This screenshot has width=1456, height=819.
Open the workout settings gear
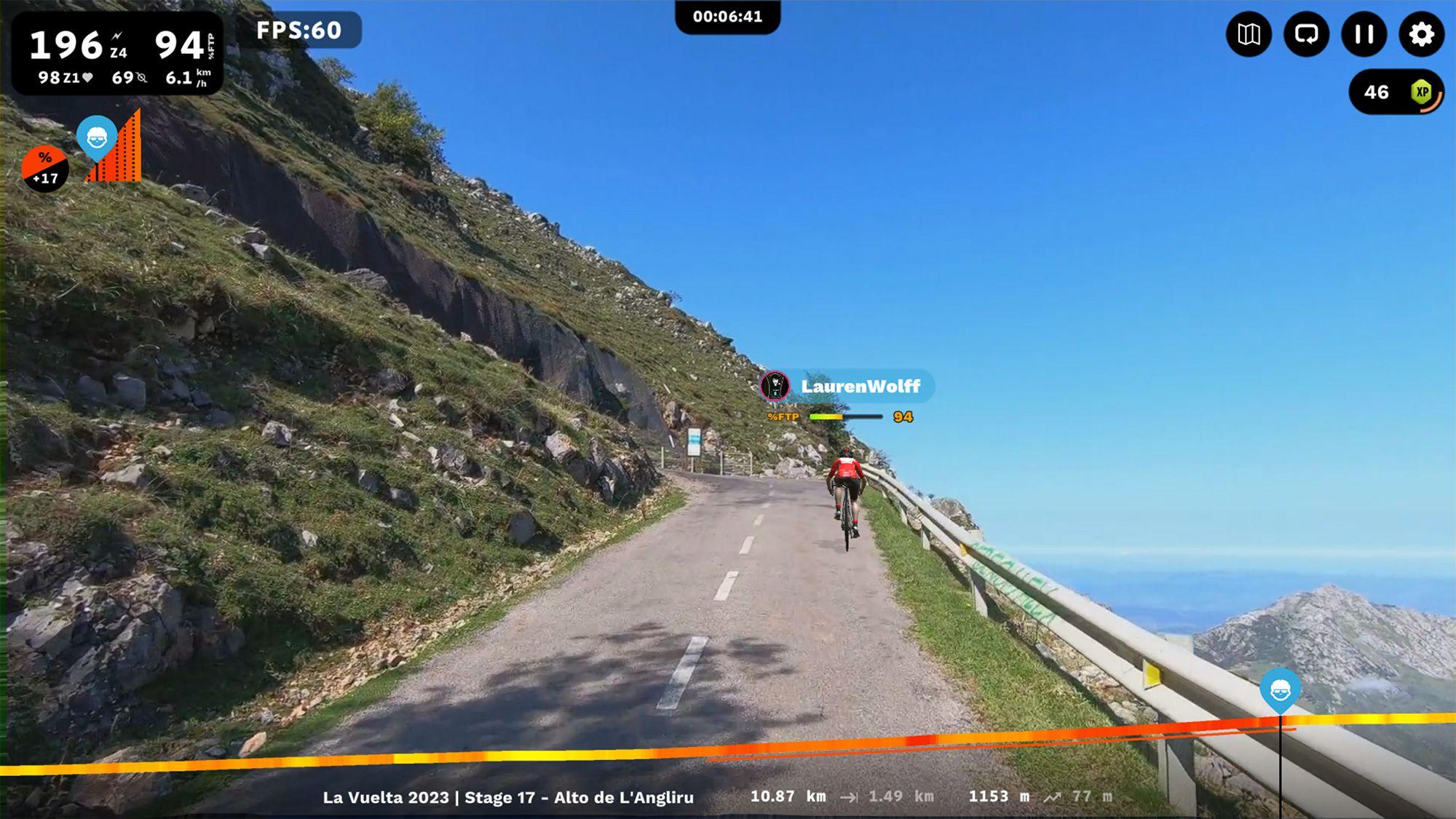[x=1420, y=35]
